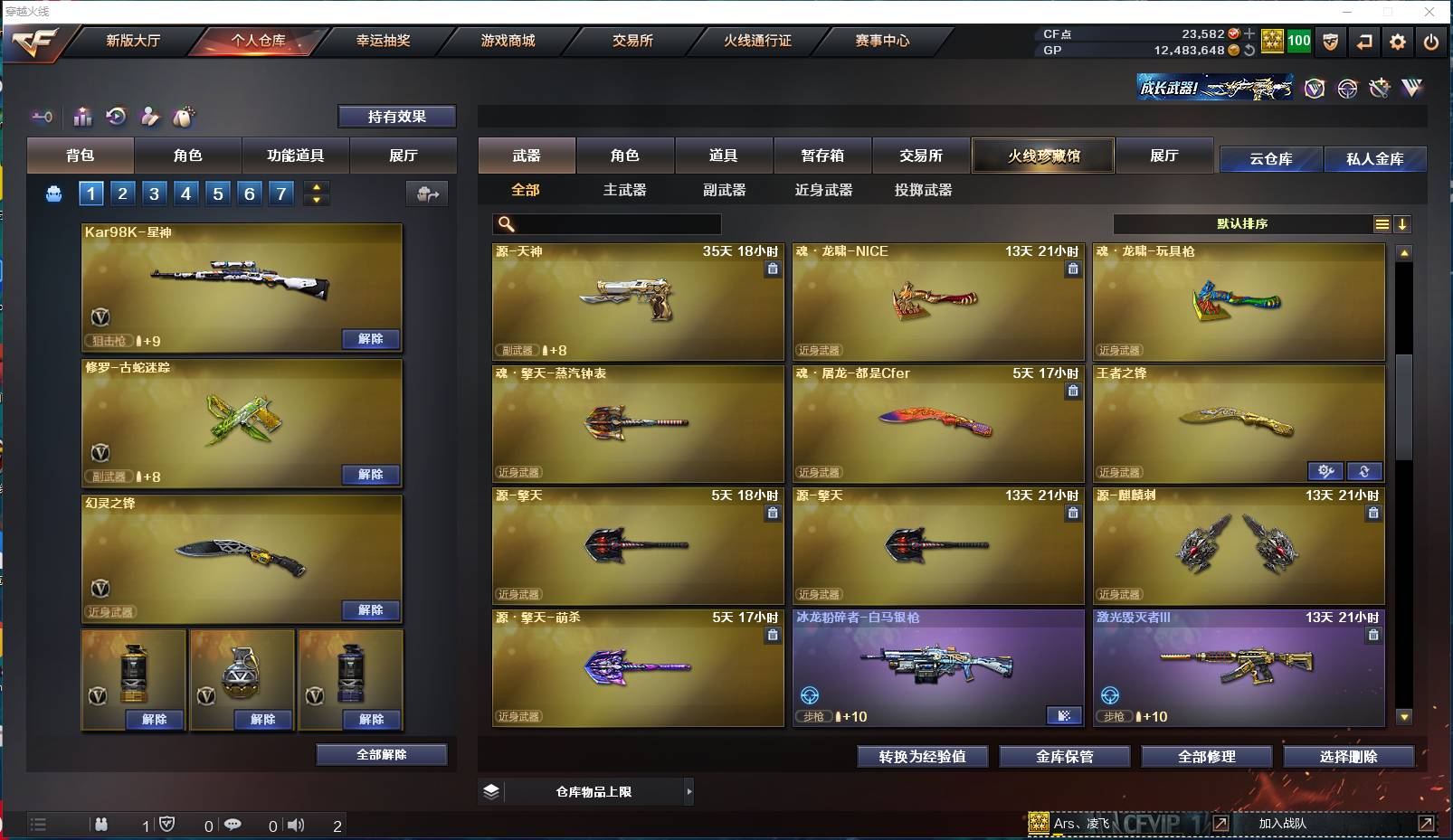
Task: Toggle list view beside 默认排序
Action: click(x=1381, y=223)
